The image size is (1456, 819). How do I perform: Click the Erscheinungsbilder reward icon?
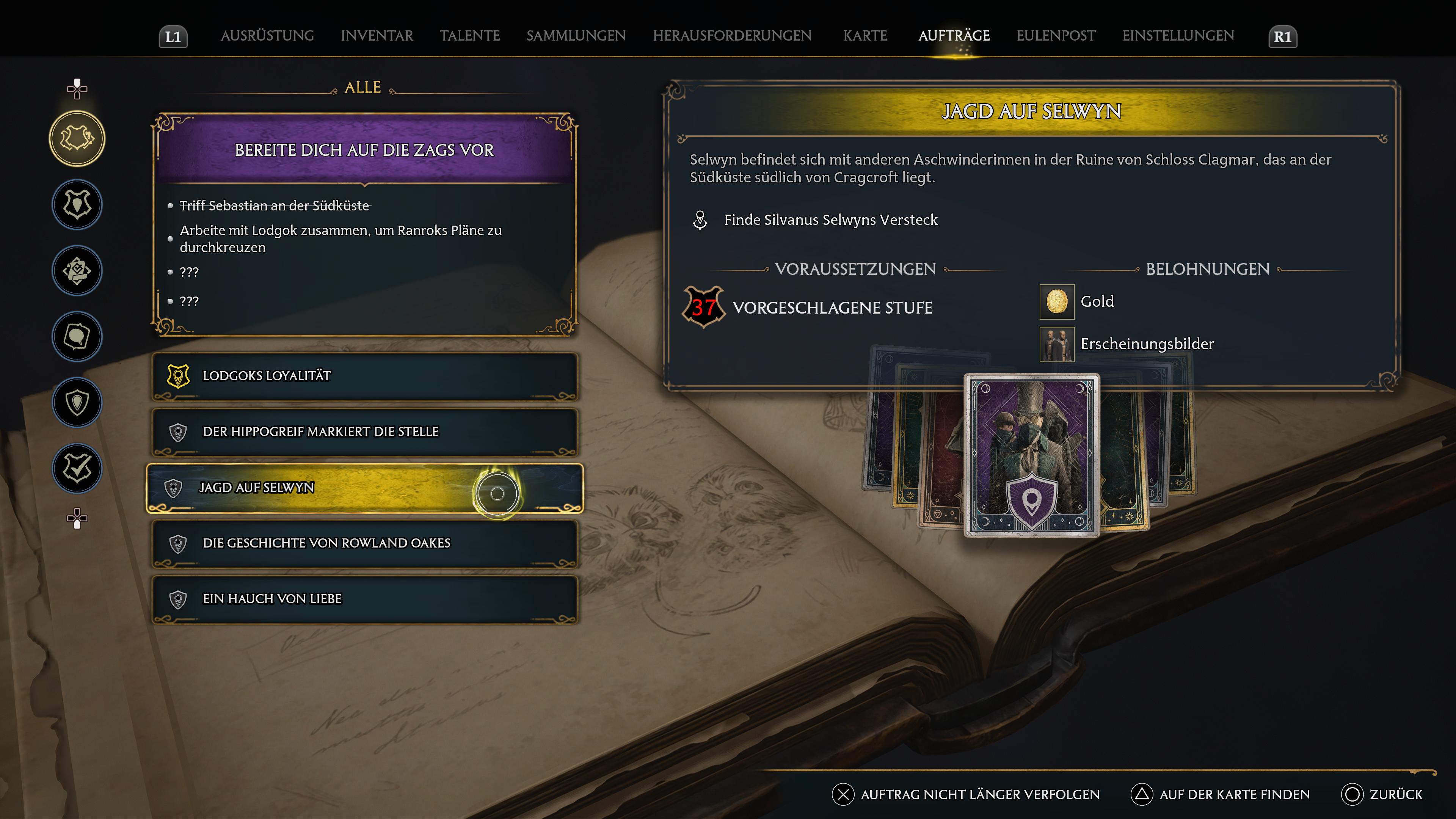1056,344
